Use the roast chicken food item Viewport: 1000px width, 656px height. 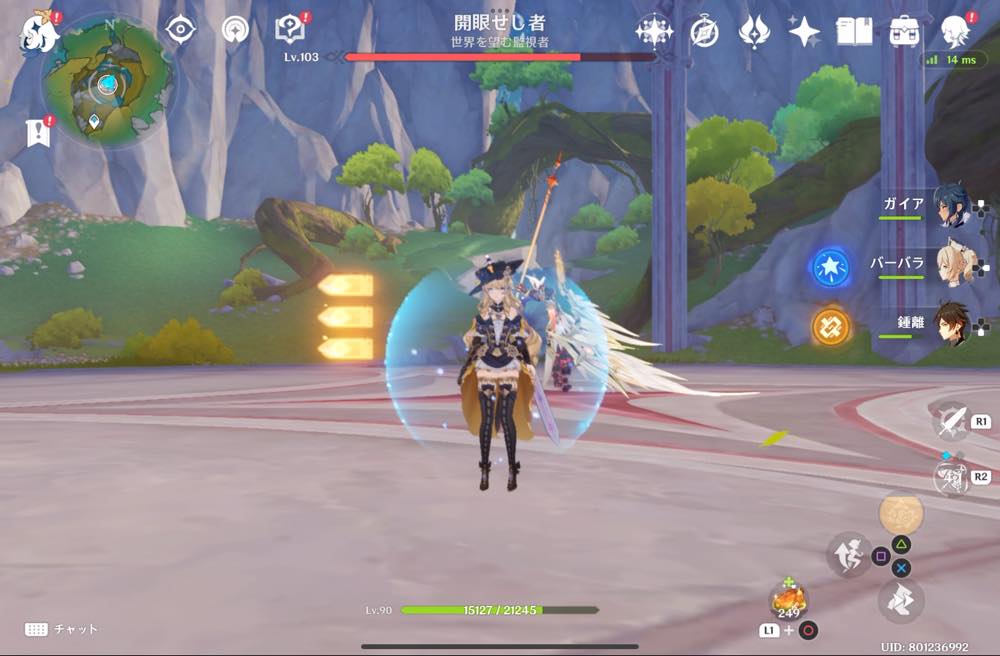click(x=788, y=599)
